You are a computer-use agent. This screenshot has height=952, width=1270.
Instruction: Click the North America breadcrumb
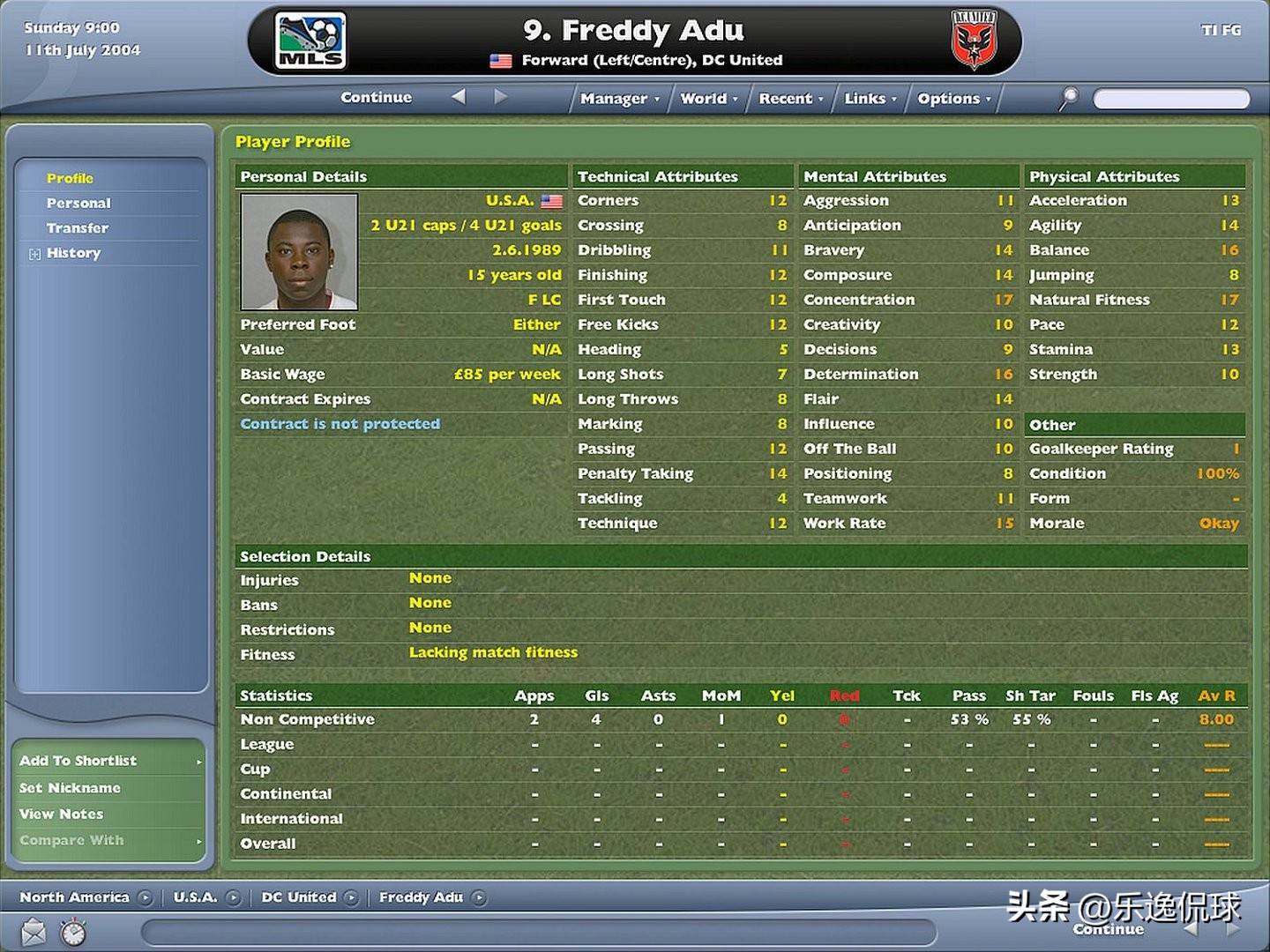click(74, 897)
